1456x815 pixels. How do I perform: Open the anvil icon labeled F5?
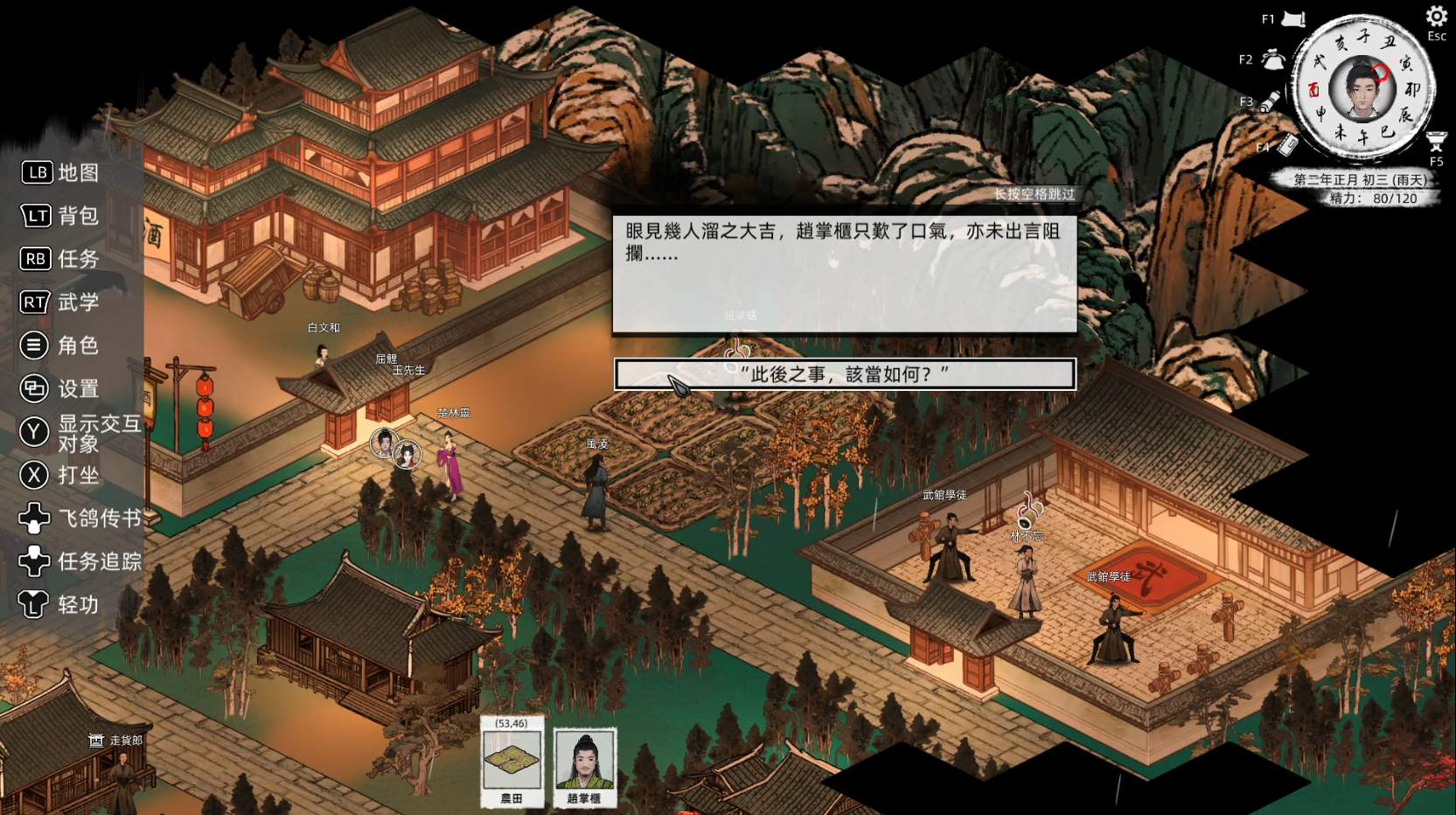[x=1436, y=142]
